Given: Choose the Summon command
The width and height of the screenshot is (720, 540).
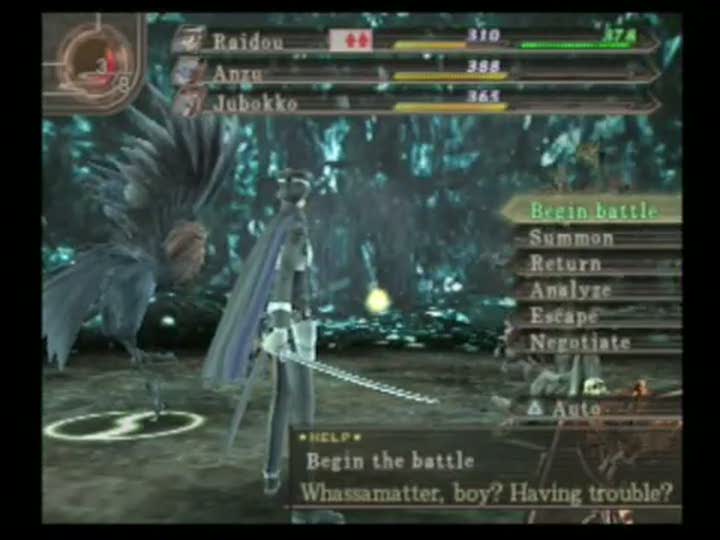Looking at the screenshot, I should pyautogui.click(x=572, y=238).
